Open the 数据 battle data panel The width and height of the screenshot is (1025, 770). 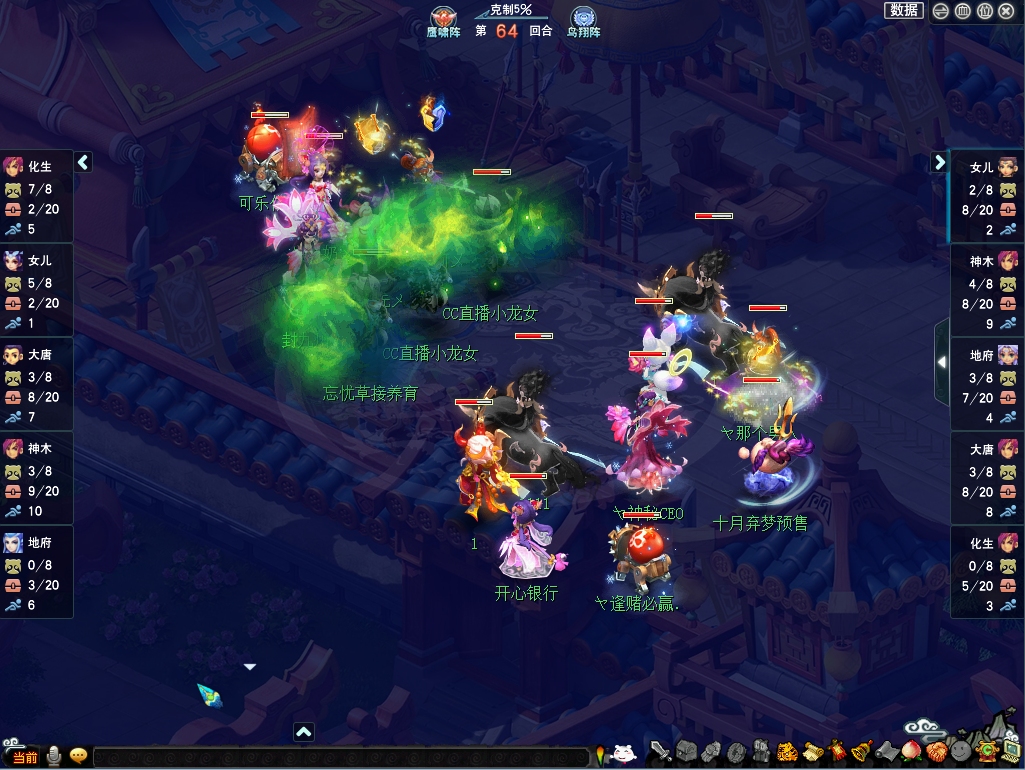pyautogui.click(x=904, y=10)
